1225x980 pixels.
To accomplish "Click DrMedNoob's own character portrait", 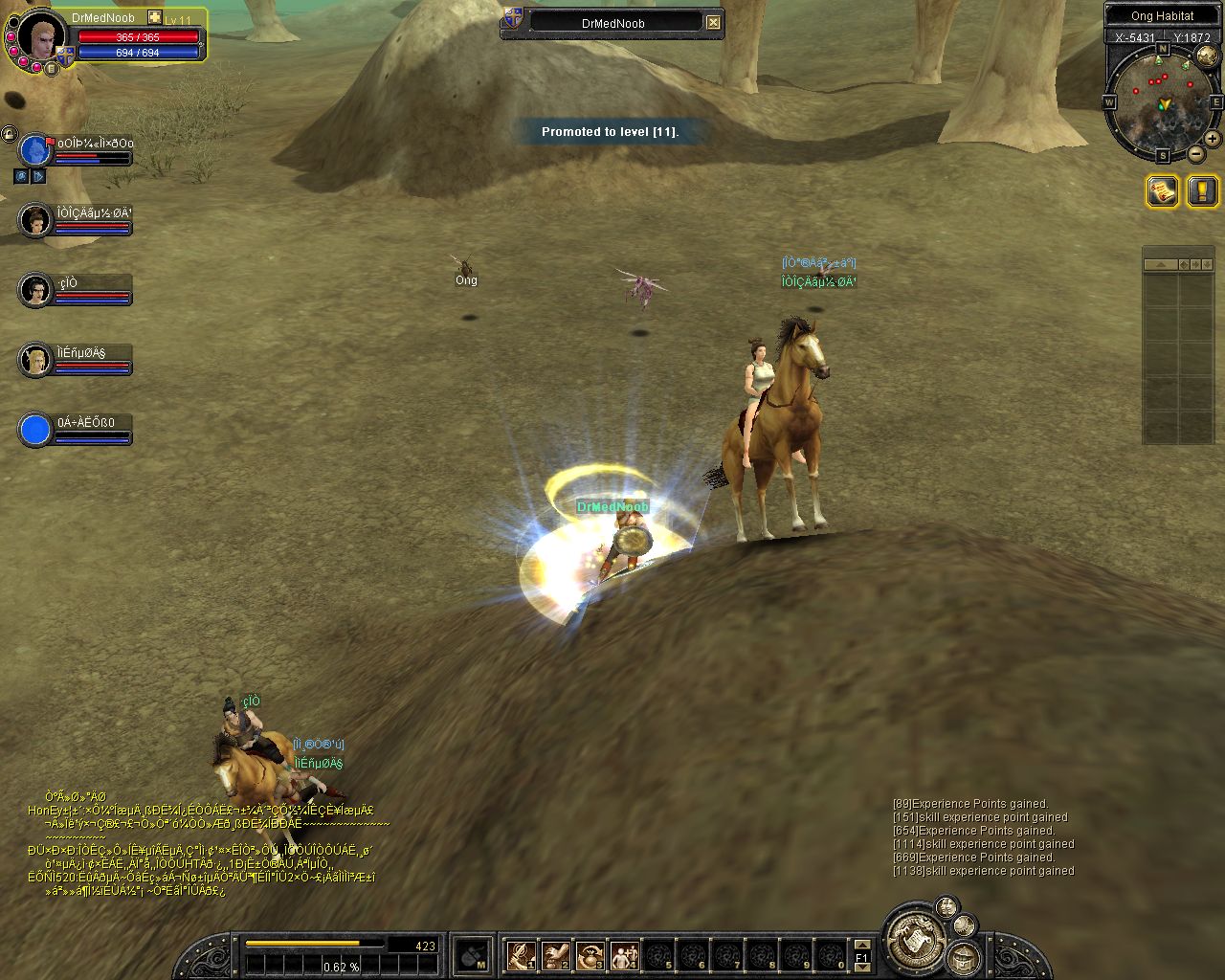I will click(x=39, y=36).
